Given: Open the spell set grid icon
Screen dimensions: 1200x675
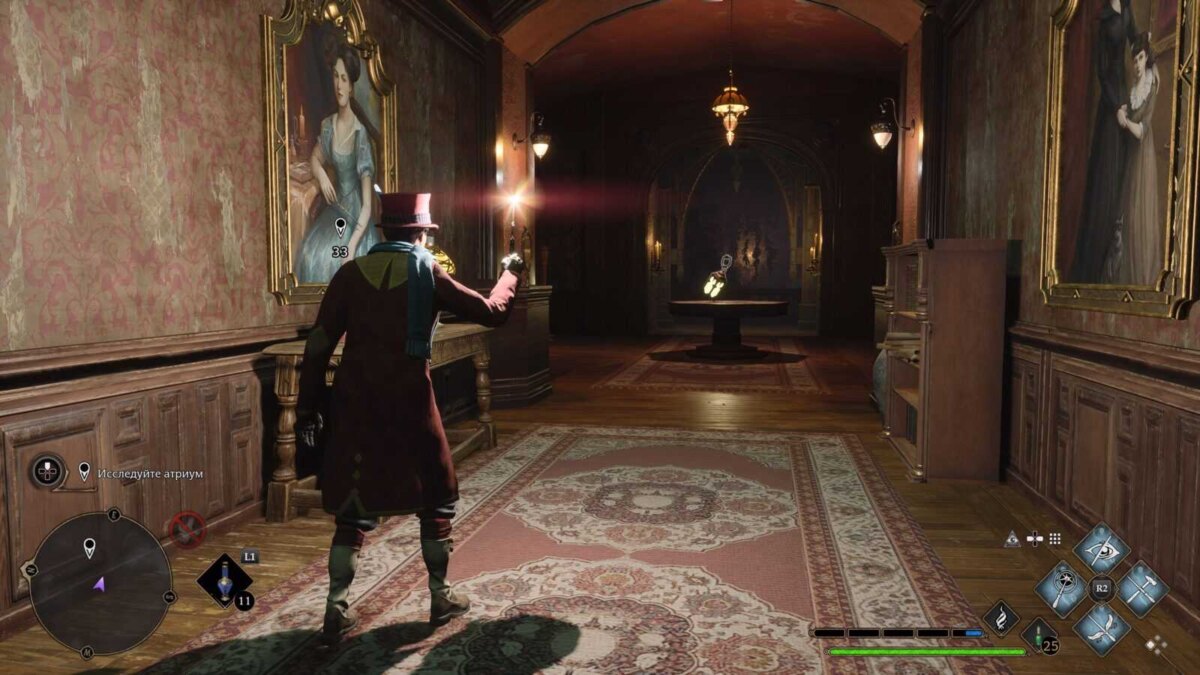Looking at the screenshot, I should coord(1054,538).
